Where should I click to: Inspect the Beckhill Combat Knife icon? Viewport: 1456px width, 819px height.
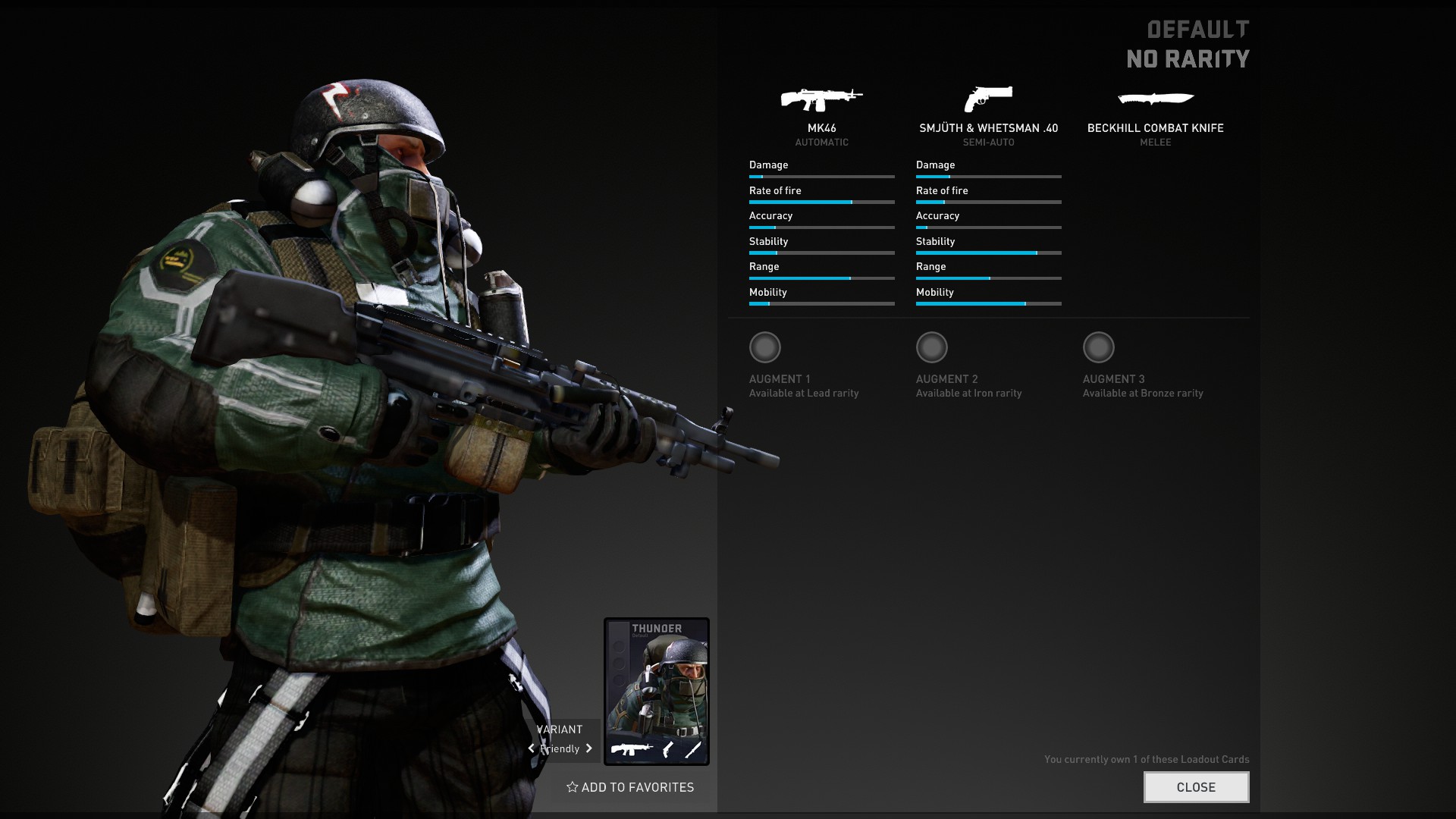tap(1155, 99)
